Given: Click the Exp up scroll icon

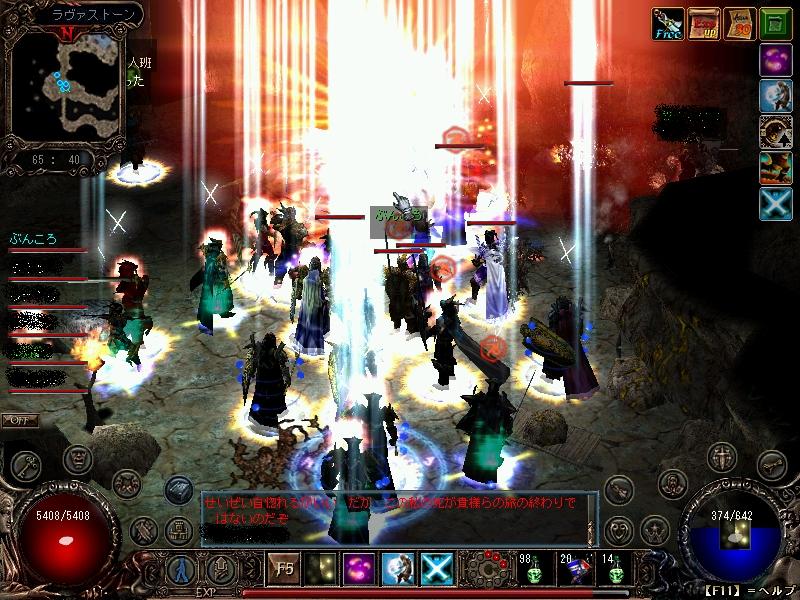Looking at the screenshot, I should point(704,24).
